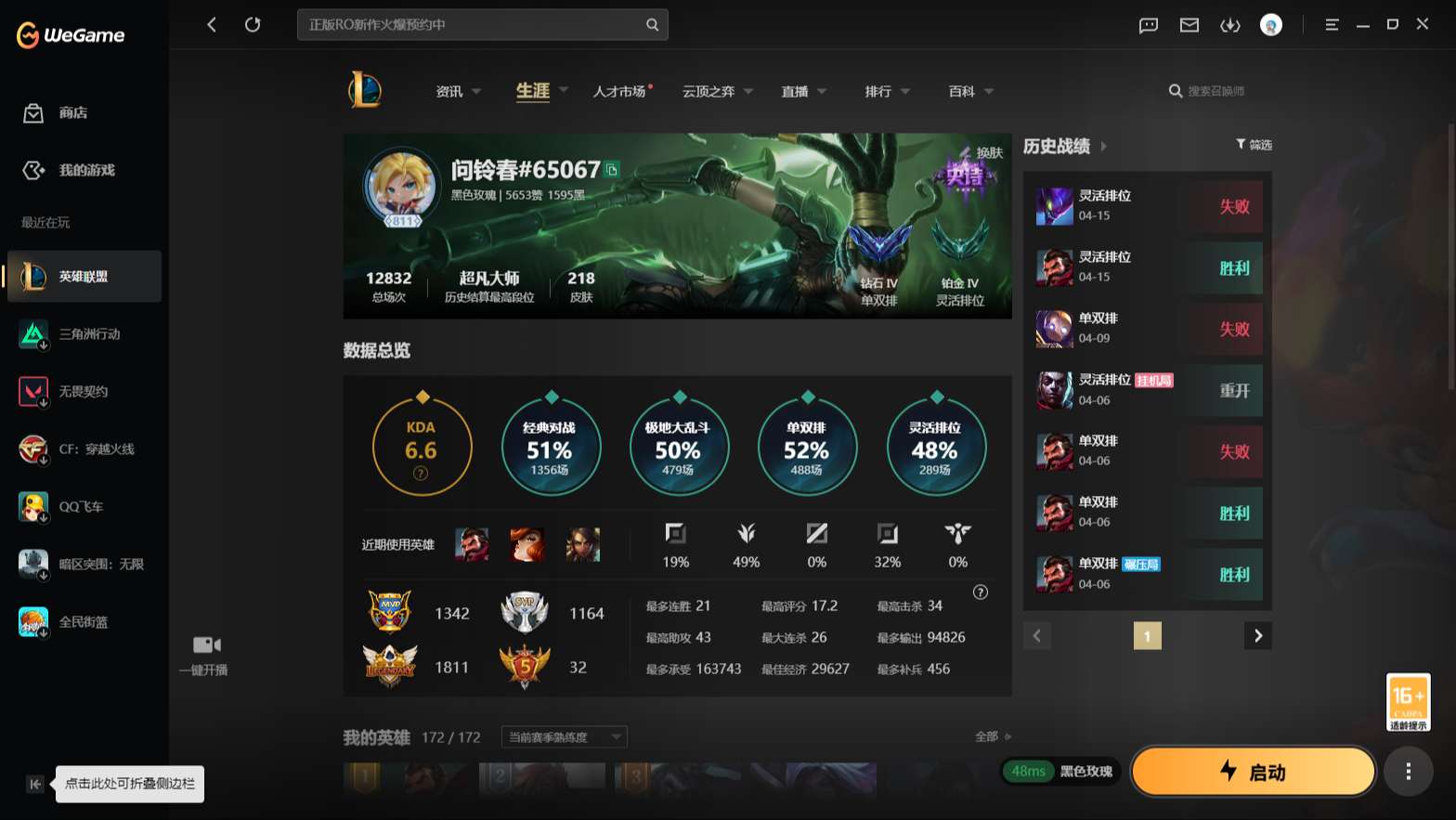The height and width of the screenshot is (820, 1456).
Task: Collapse the left sidebar using the fold toggle
Action: pos(34,784)
